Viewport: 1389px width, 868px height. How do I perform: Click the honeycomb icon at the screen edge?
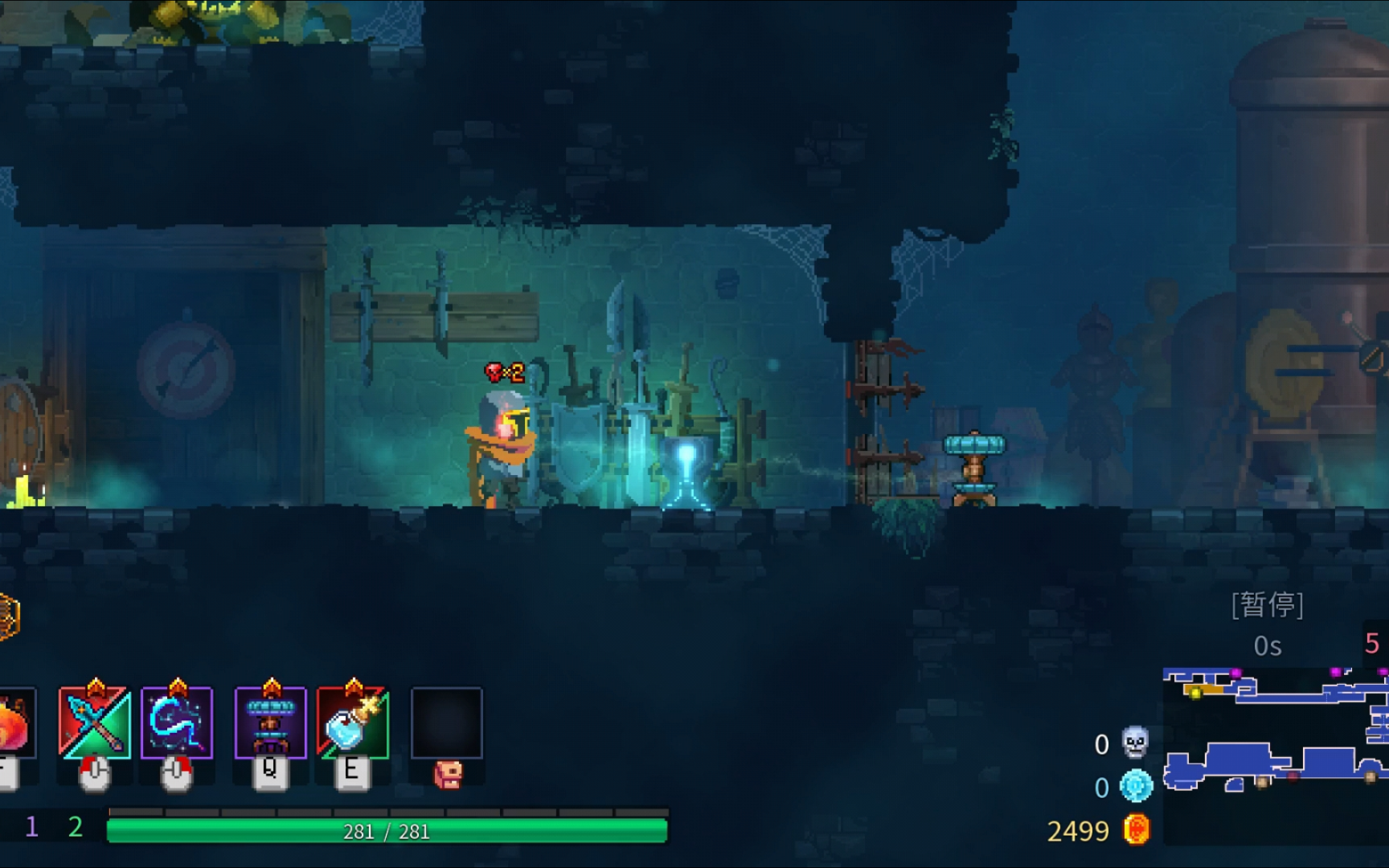8,616
